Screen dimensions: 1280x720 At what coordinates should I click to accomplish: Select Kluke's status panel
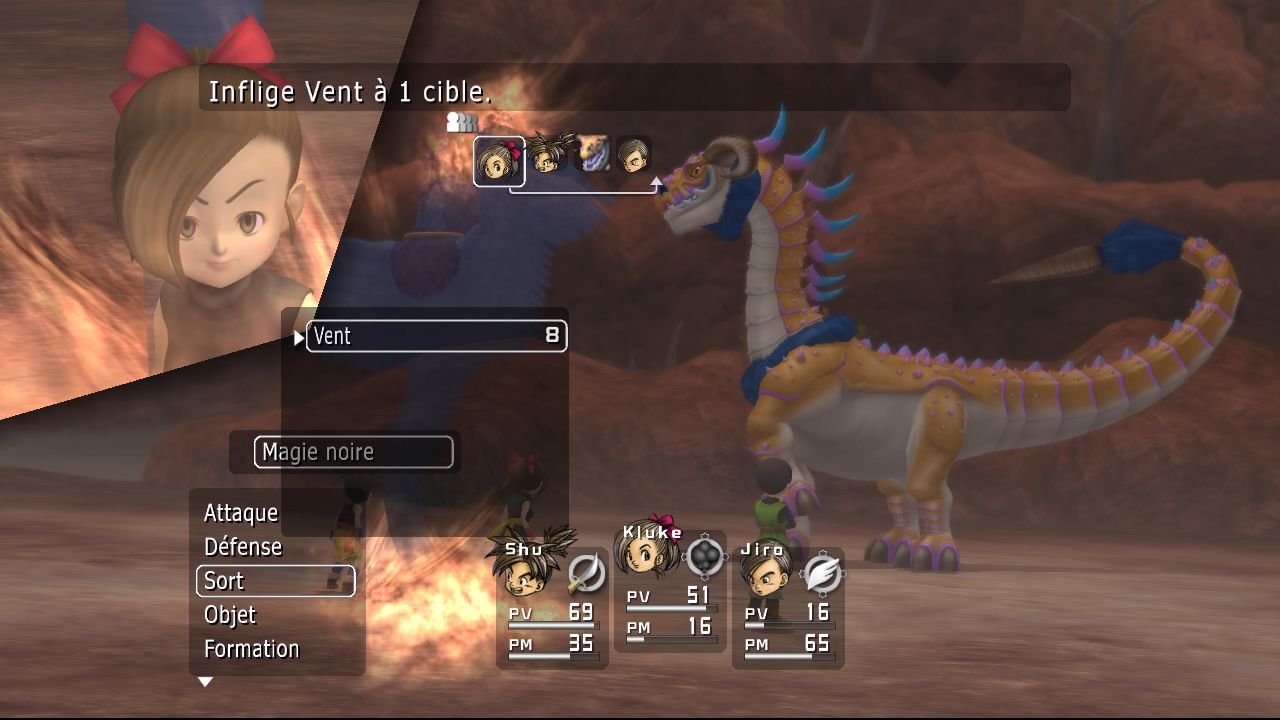point(670,595)
